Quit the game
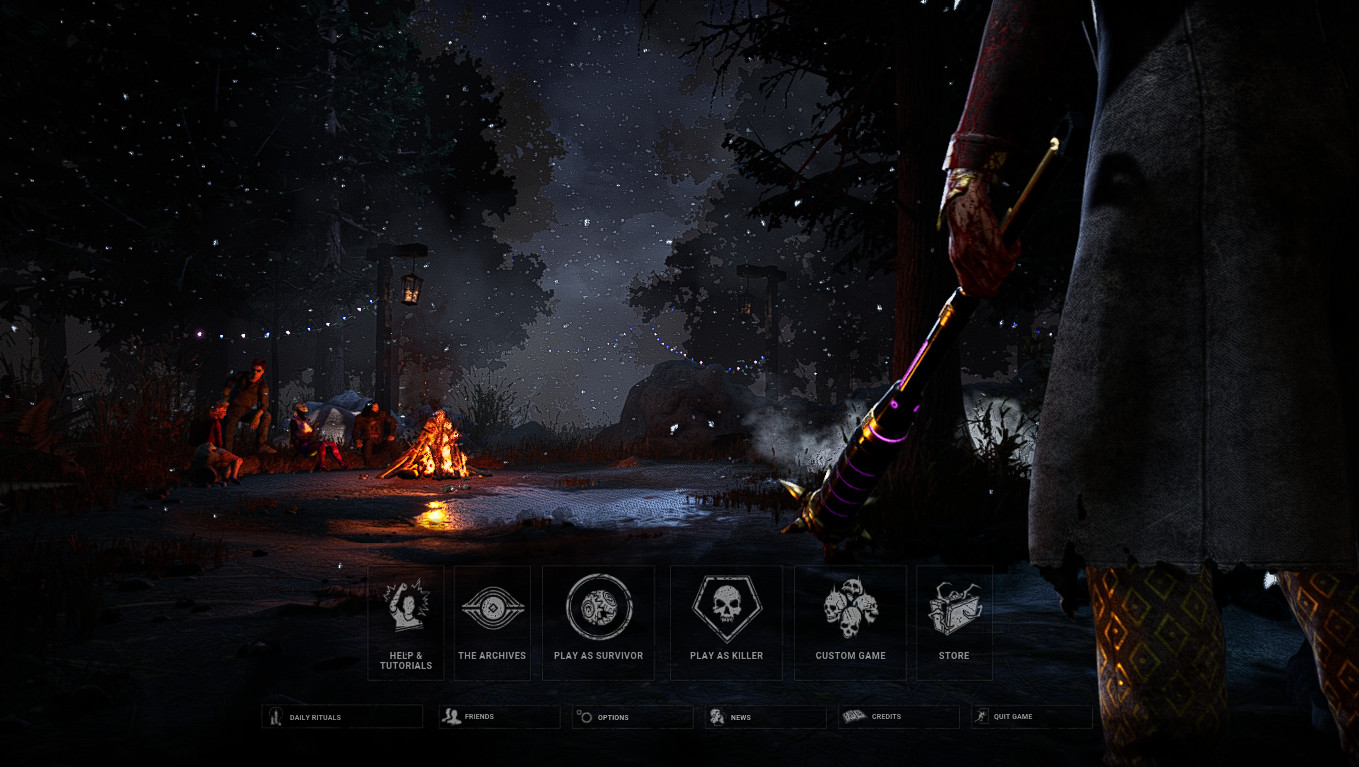This screenshot has width=1359, height=767. click(1031, 716)
